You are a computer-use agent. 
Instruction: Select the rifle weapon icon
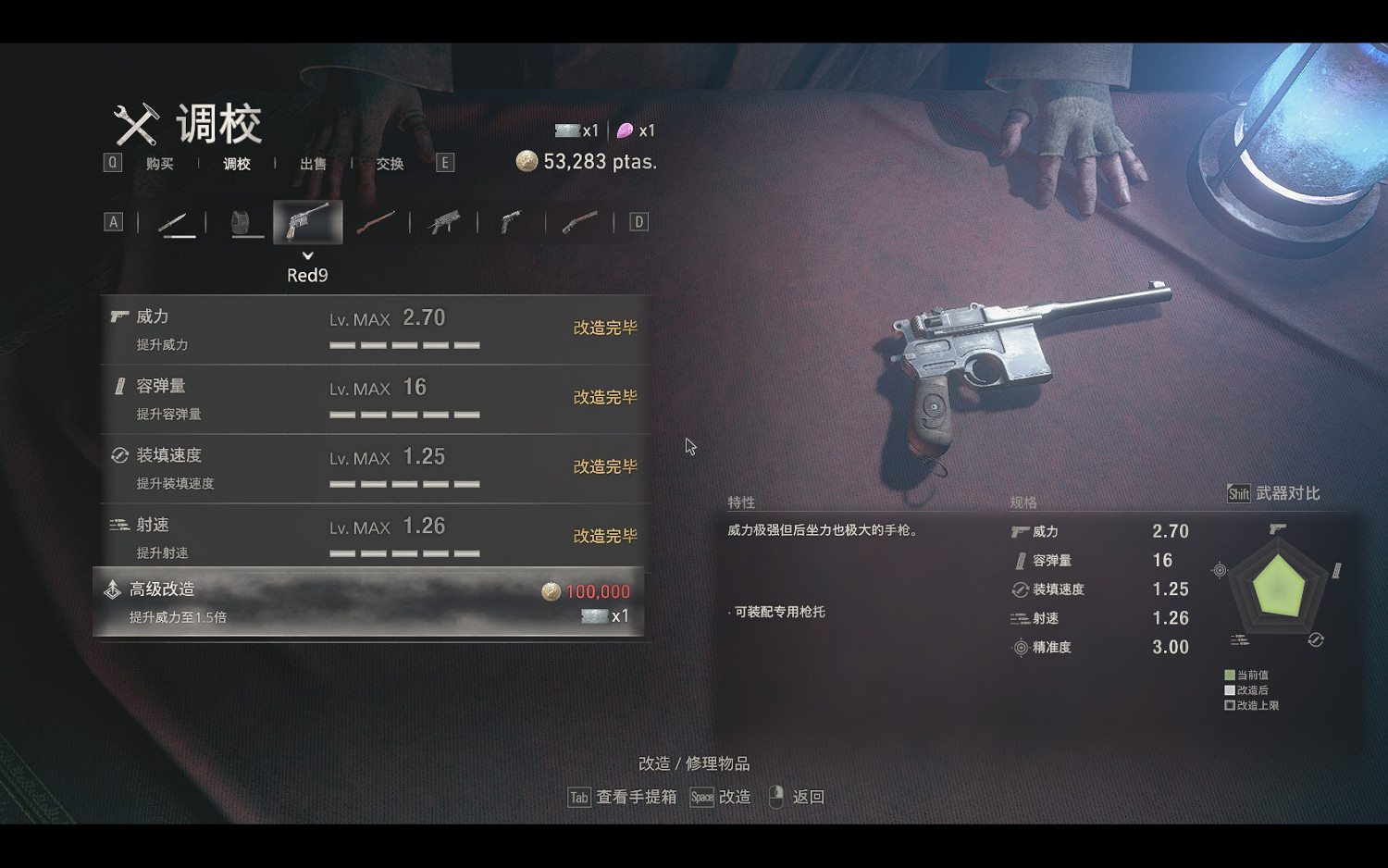click(376, 221)
